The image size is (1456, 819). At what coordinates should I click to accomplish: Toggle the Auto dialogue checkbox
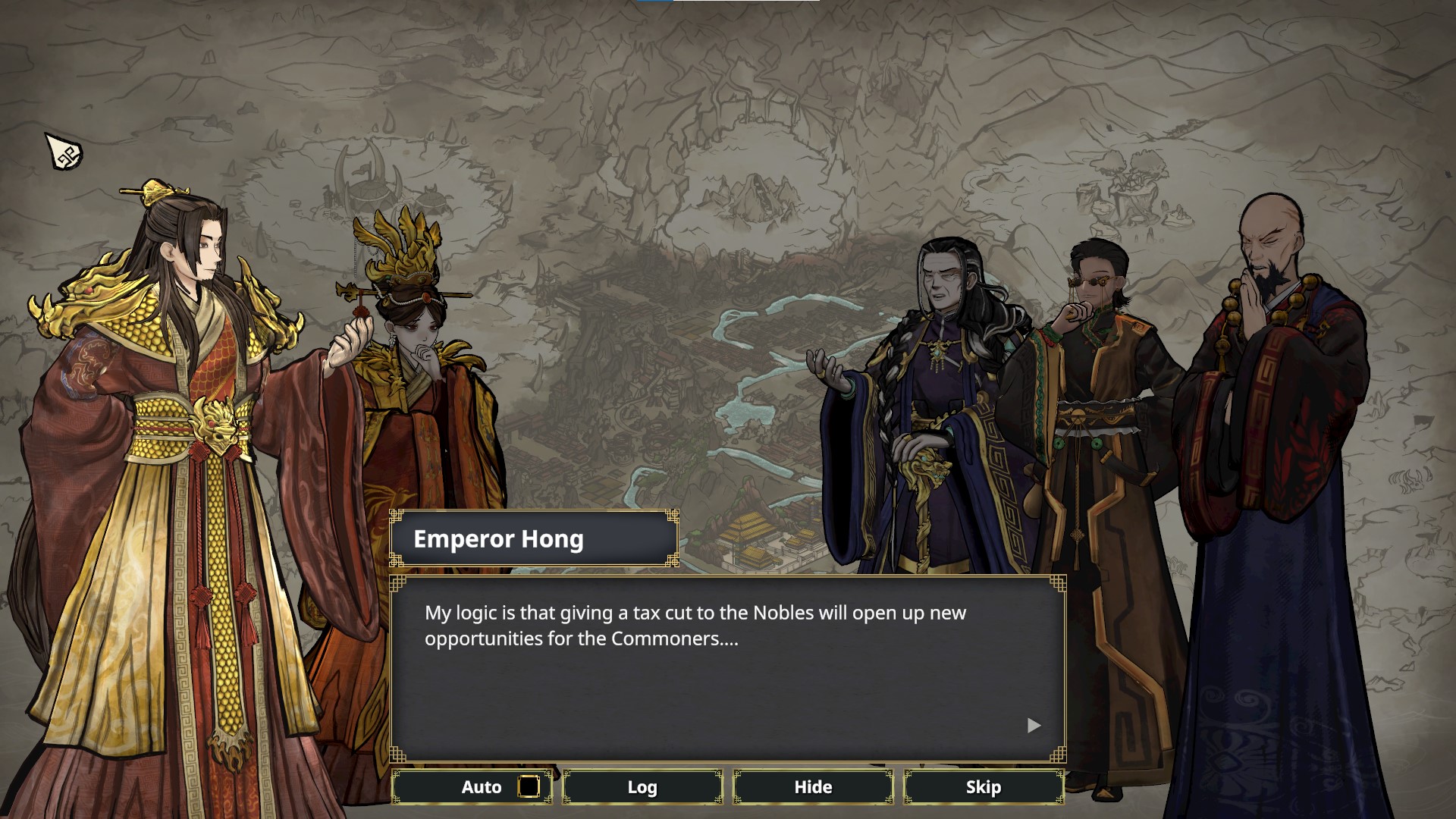(529, 787)
